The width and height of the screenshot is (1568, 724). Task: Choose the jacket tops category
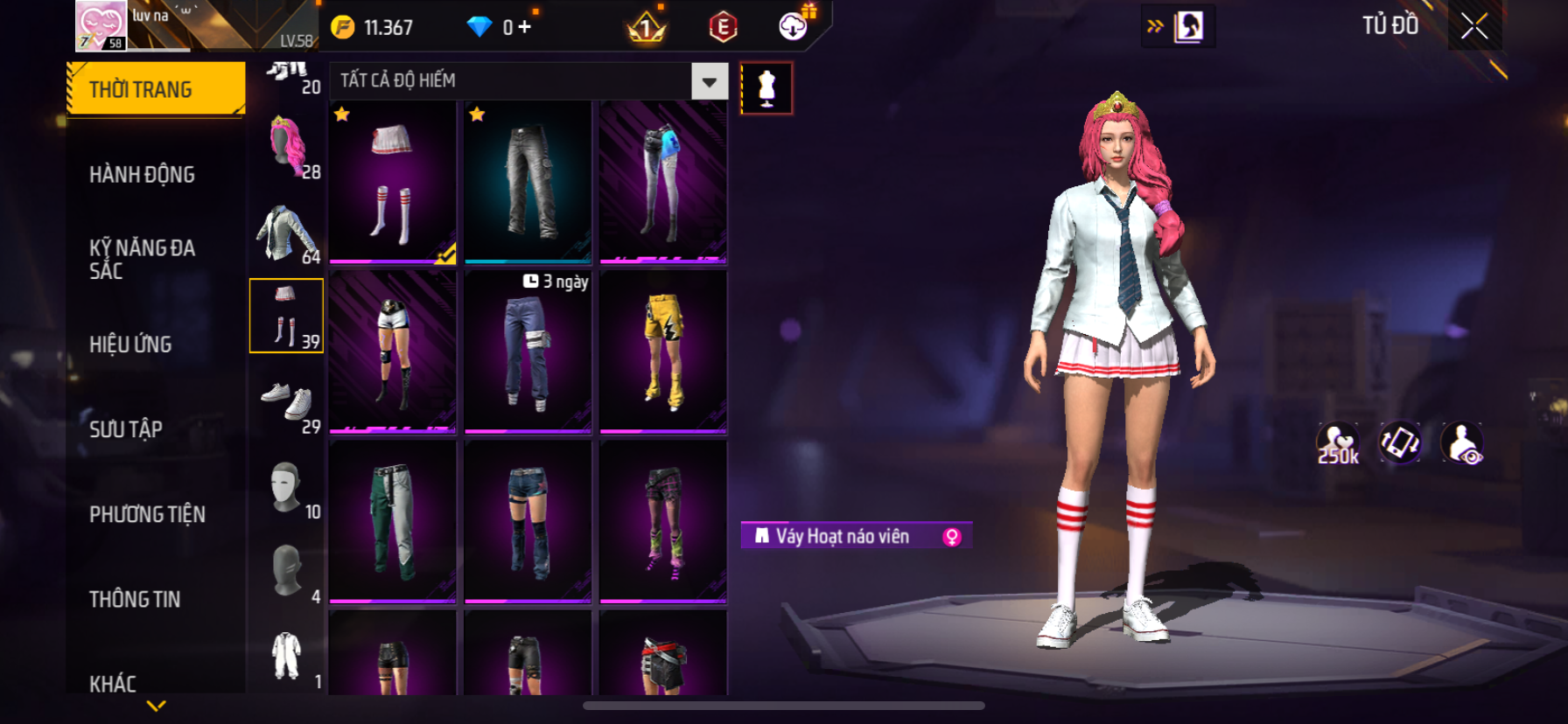click(x=286, y=233)
